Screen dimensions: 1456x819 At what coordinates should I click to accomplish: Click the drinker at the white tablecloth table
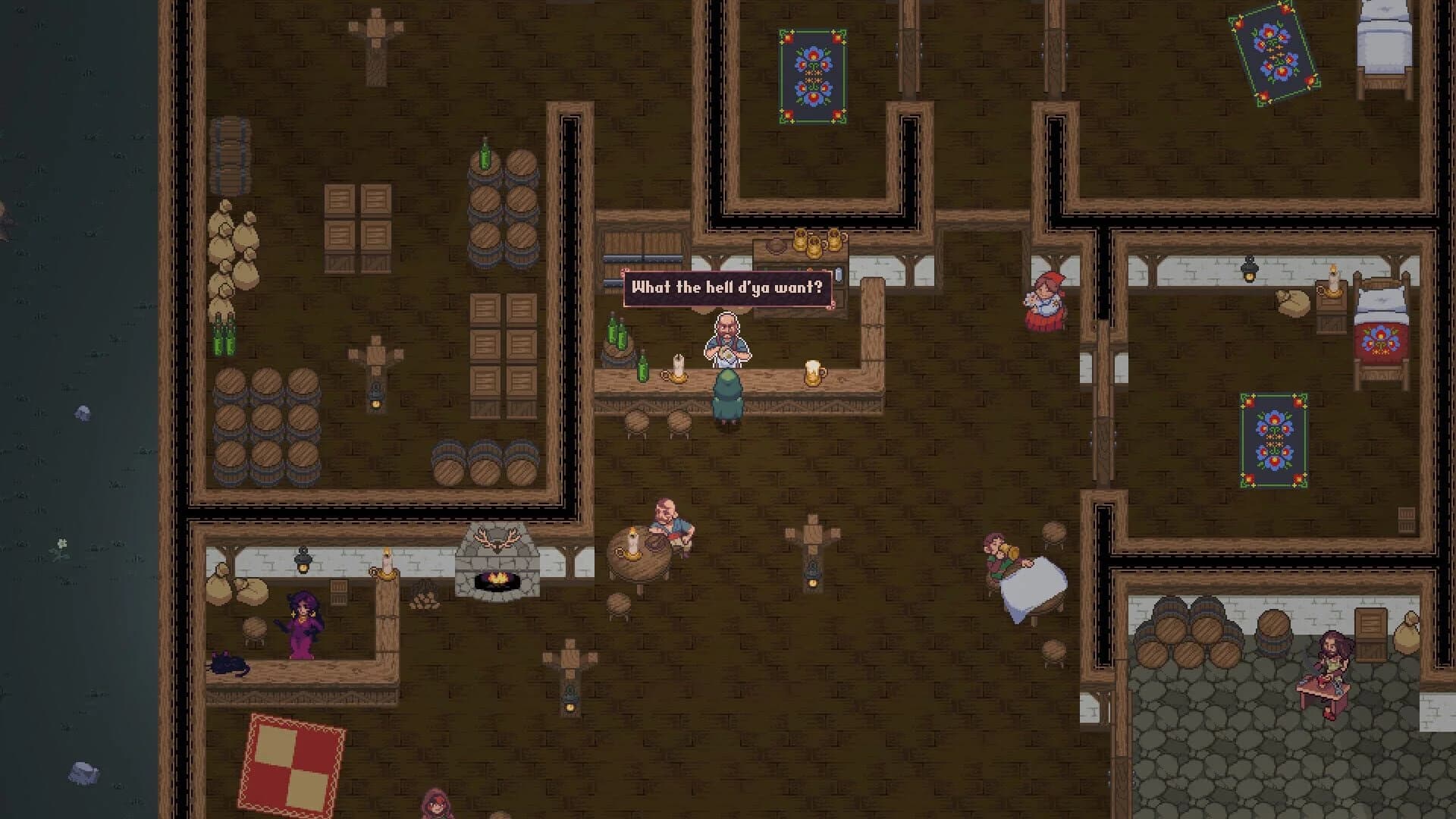pyautogui.click(x=995, y=557)
